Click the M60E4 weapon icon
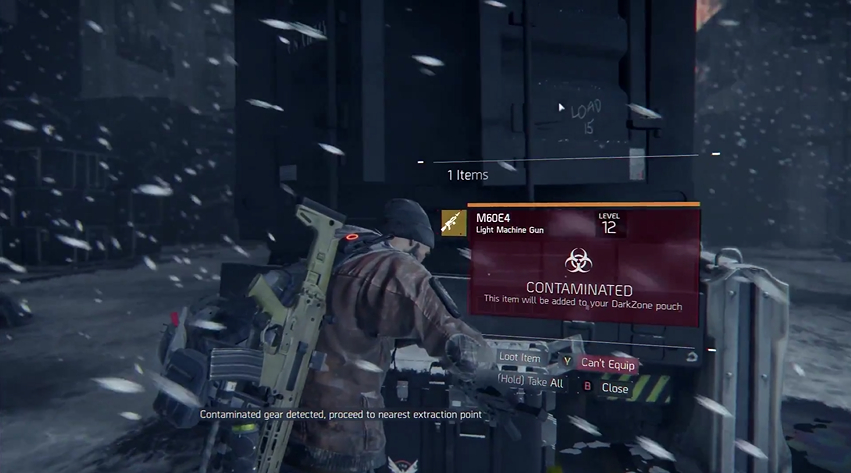Viewport: 851px width, 473px height. [x=454, y=223]
